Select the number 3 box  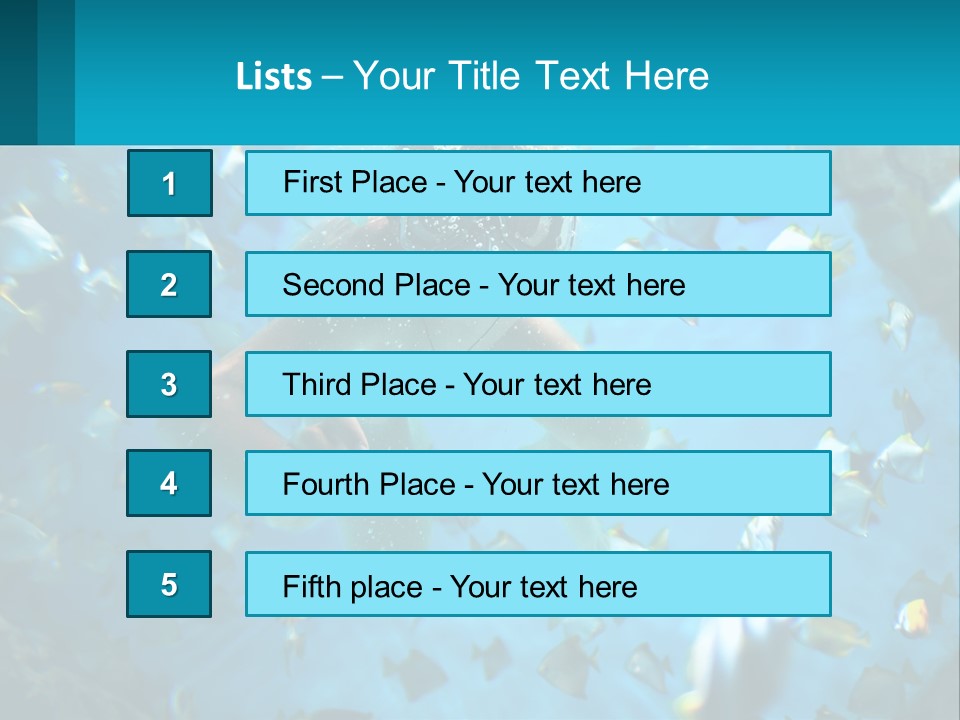169,384
